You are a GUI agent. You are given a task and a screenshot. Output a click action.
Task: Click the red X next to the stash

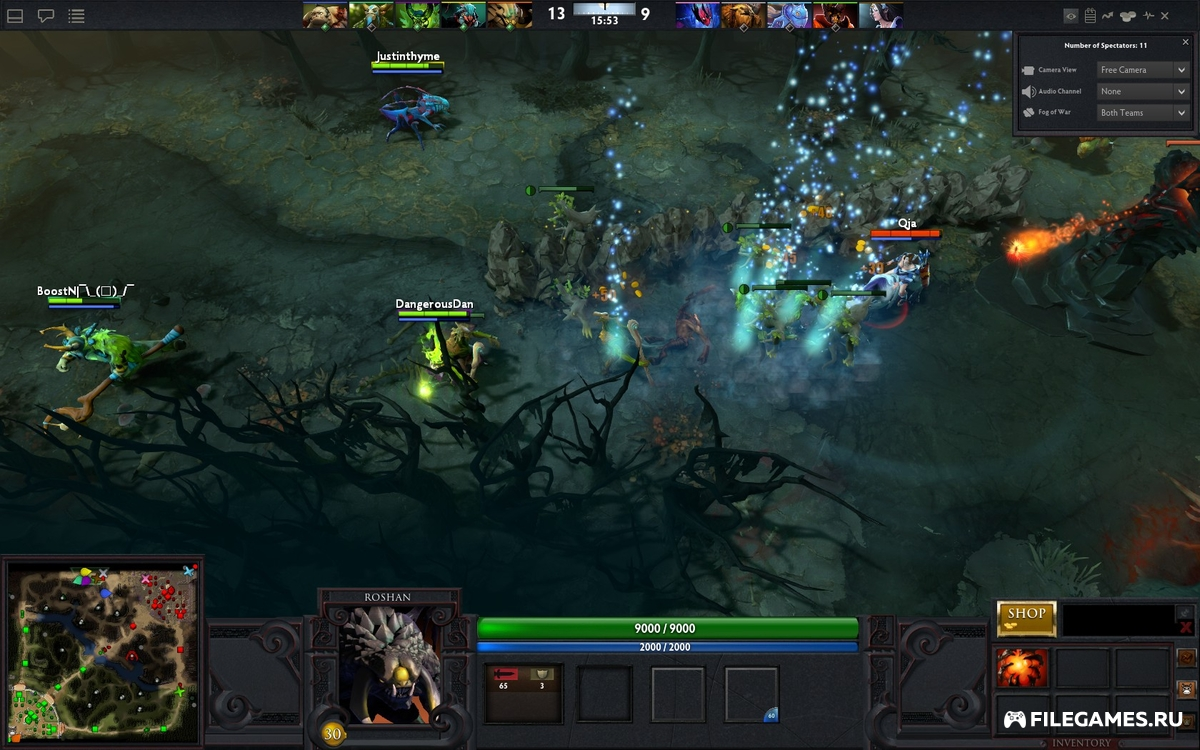(1186, 628)
